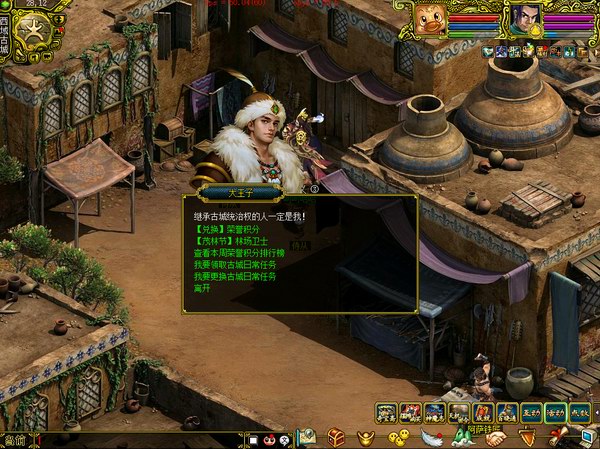This screenshot has height=449, width=600.
Task: Choose 我要领取古城日常任务 to accept daily quest
Action: (234, 265)
